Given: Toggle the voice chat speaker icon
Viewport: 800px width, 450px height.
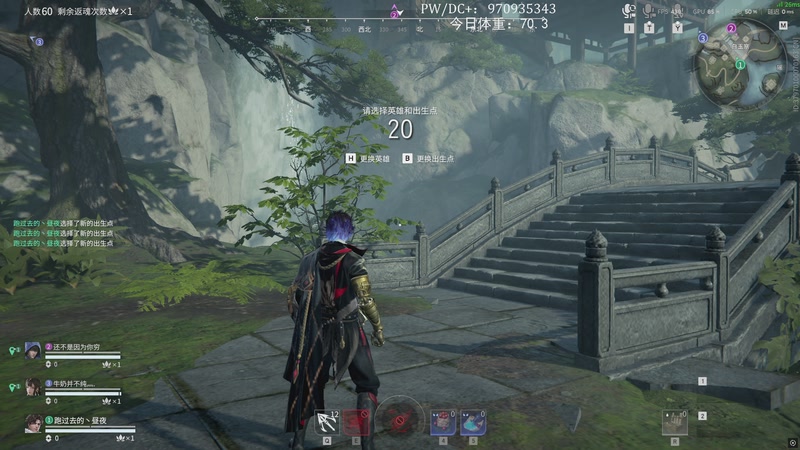Looking at the screenshot, I should 629,10.
